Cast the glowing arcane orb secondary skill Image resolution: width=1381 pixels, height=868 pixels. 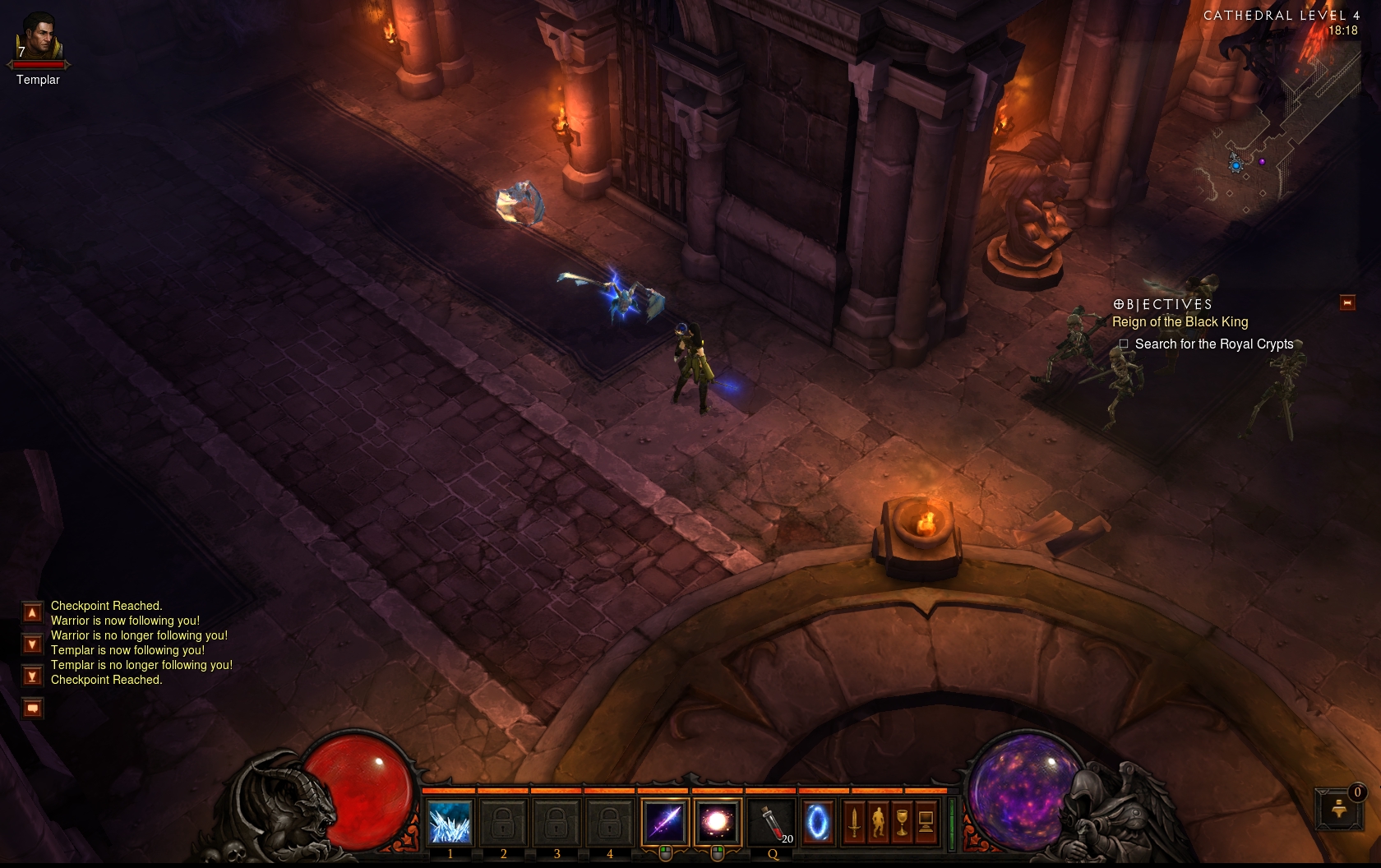pos(717,822)
